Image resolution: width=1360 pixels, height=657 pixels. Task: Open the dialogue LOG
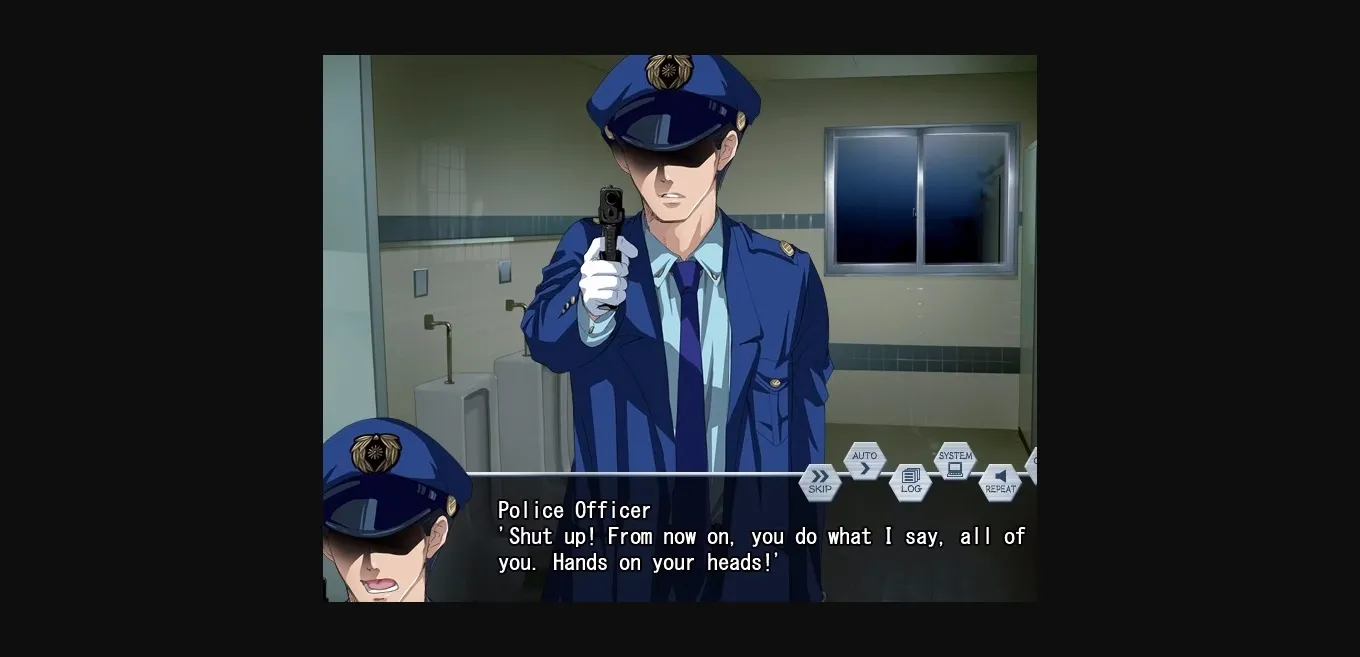coord(910,482)
